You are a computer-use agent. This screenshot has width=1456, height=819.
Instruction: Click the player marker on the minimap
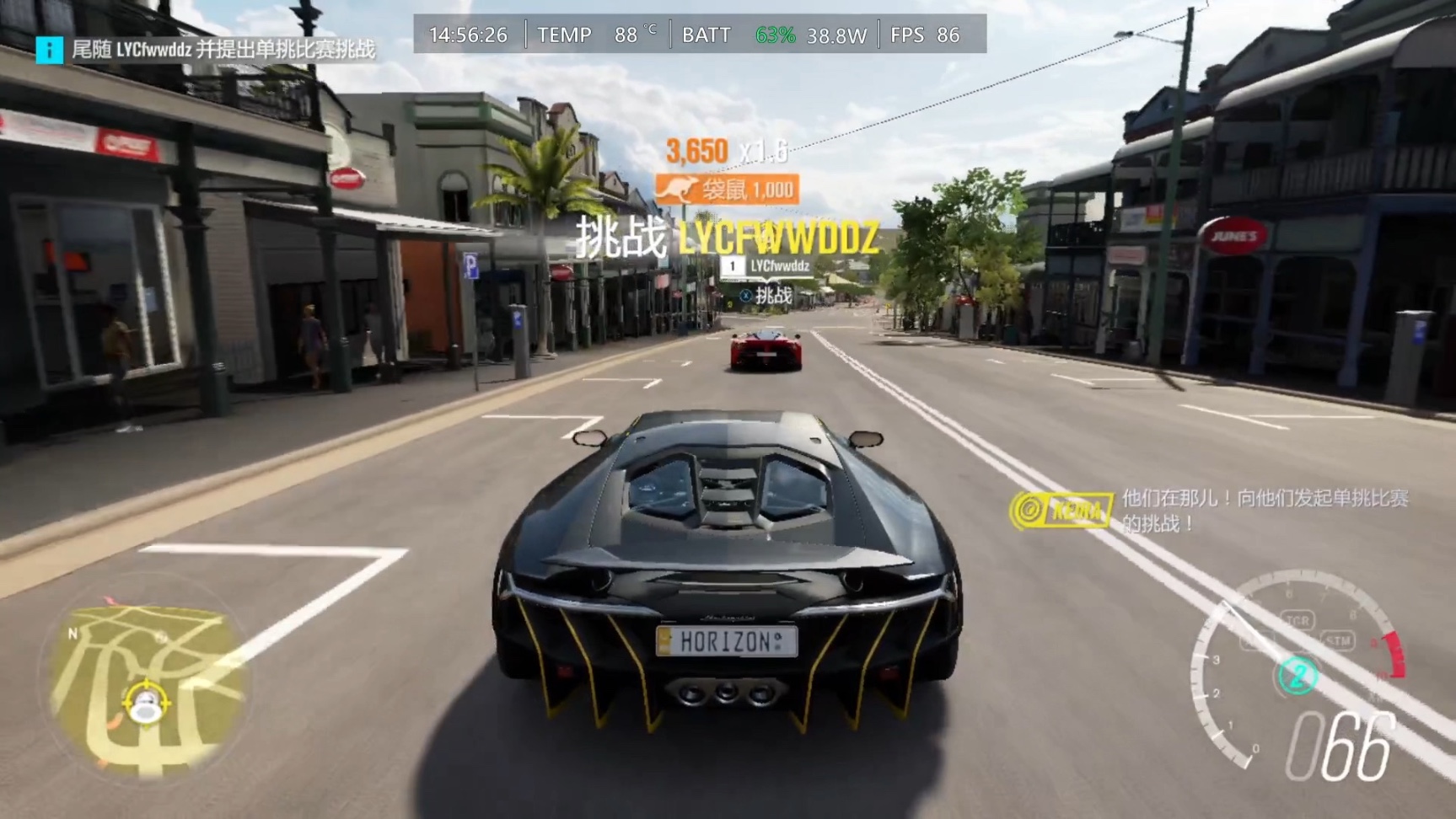pos(145,704)
